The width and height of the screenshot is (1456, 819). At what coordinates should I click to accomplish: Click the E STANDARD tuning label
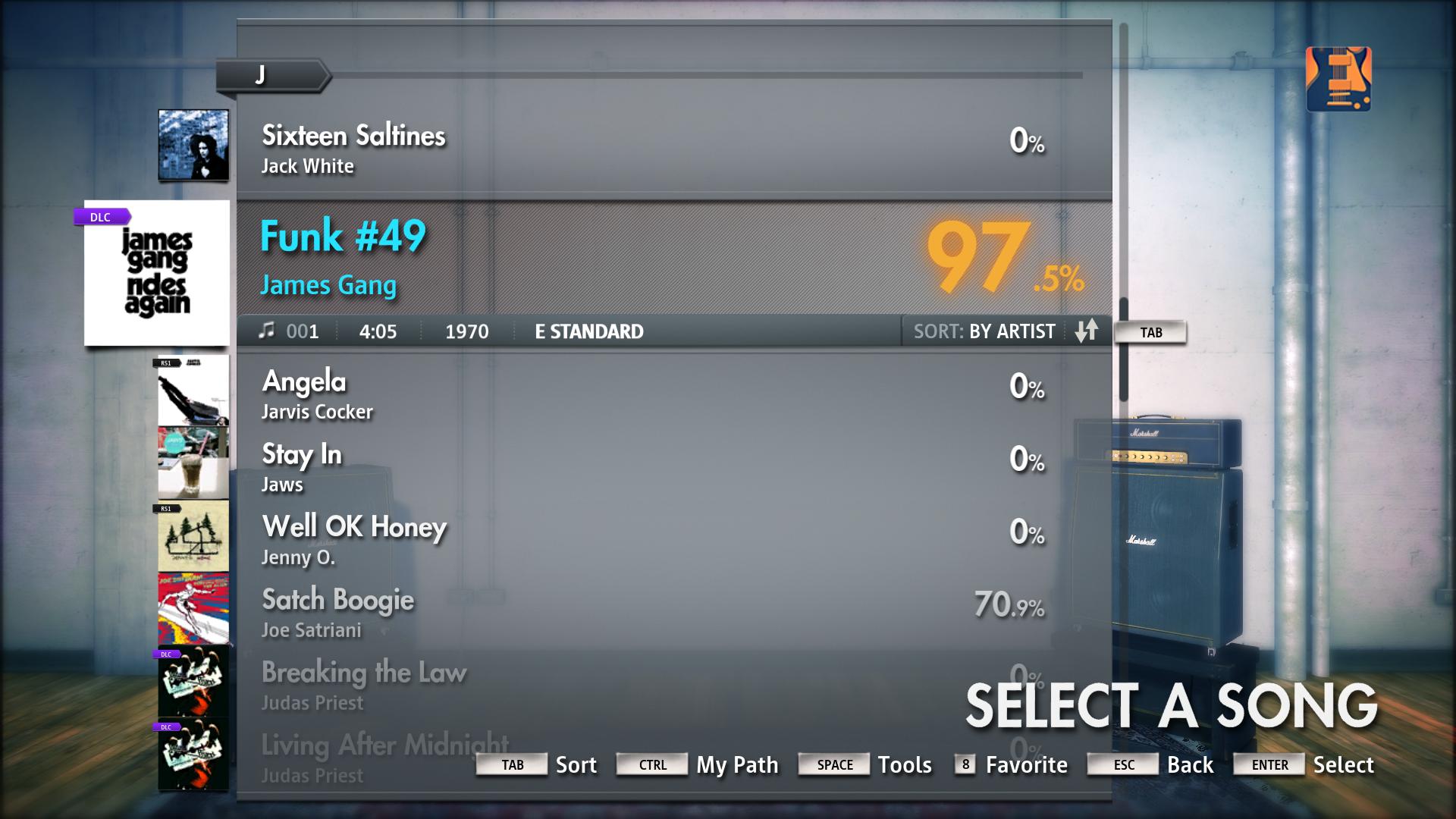[x=588, y=331]
